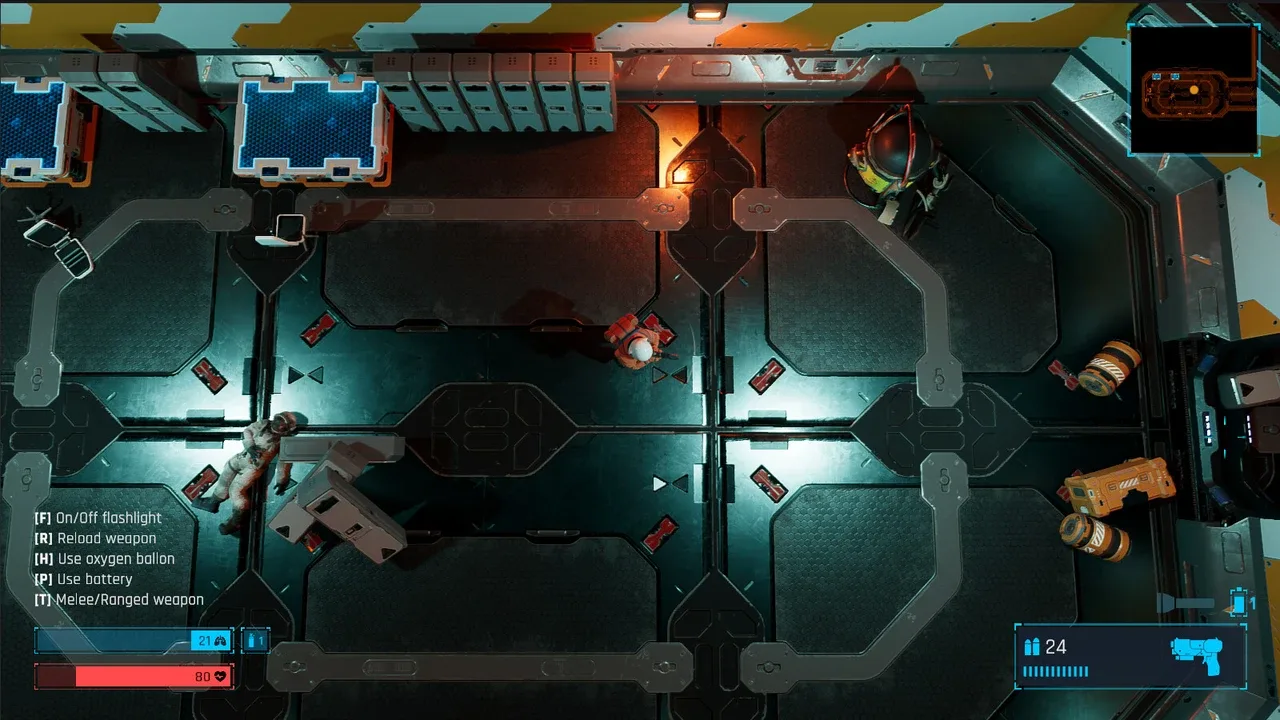Click the yellow player dot on the minimap
The height and width of the screenshot is (720, 1280).
(1196, 92)
